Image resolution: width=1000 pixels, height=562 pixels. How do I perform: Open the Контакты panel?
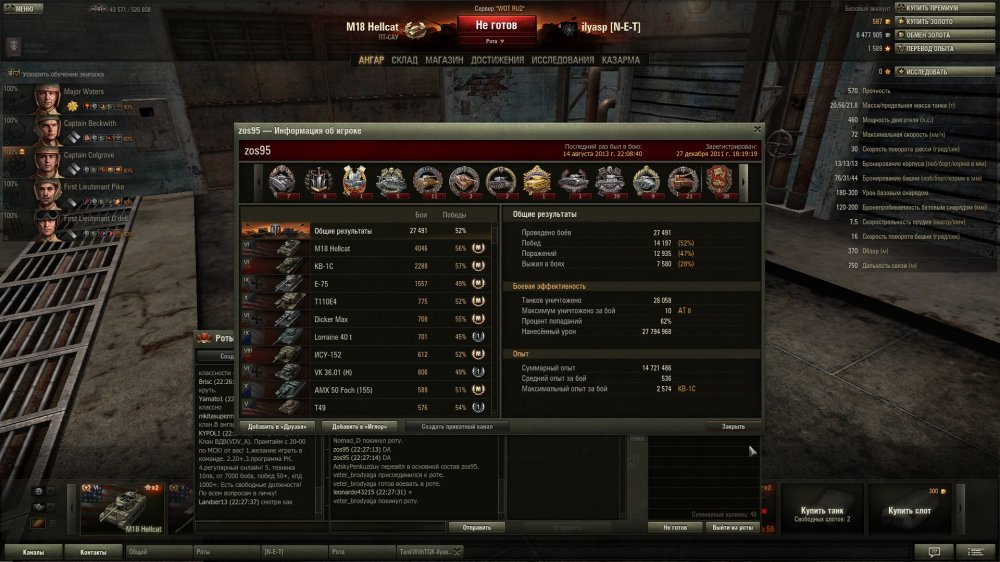(x=93, y=551)
